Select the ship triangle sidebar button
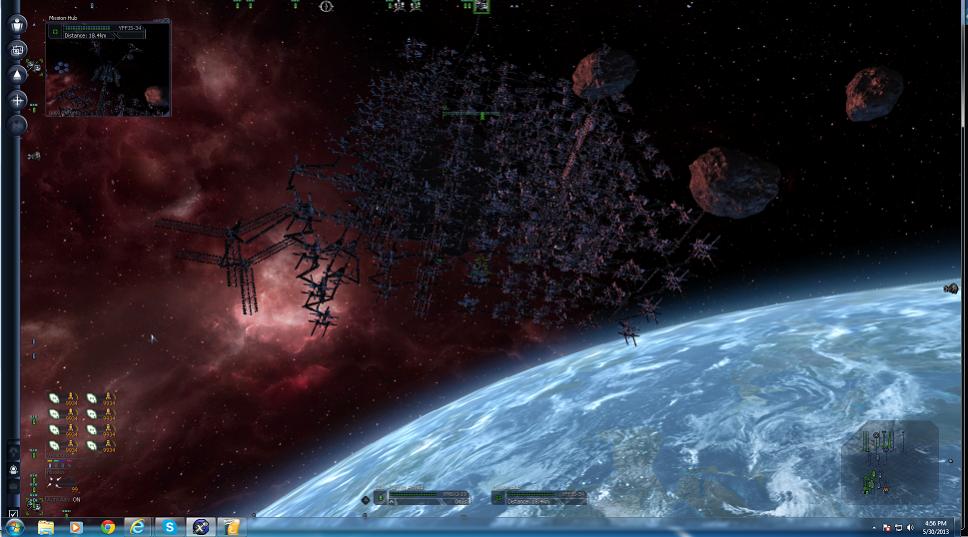Viewport: 968px width, 537px height. (17, 74)
